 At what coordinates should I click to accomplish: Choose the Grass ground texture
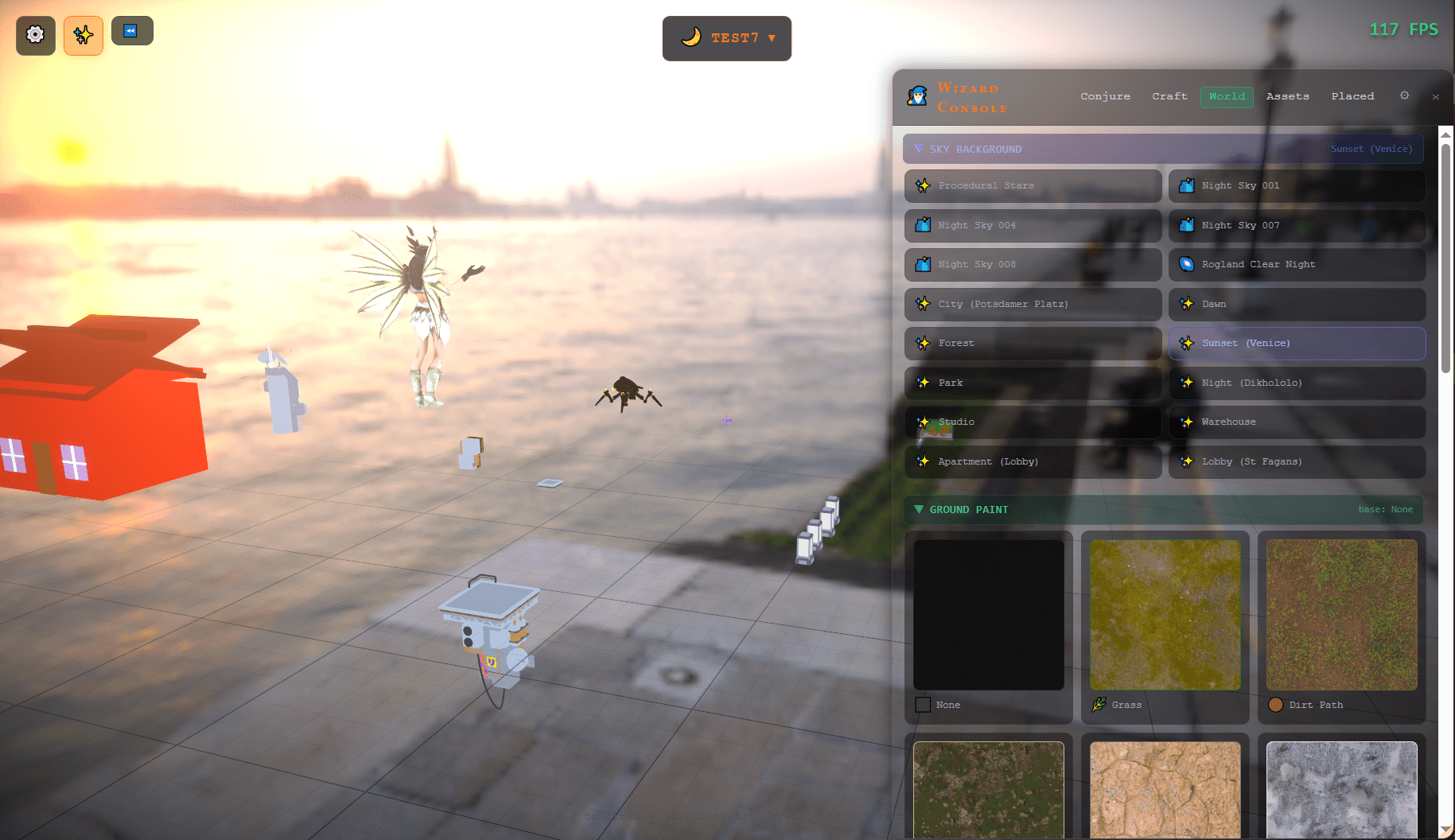click(x=1165, y=615)
